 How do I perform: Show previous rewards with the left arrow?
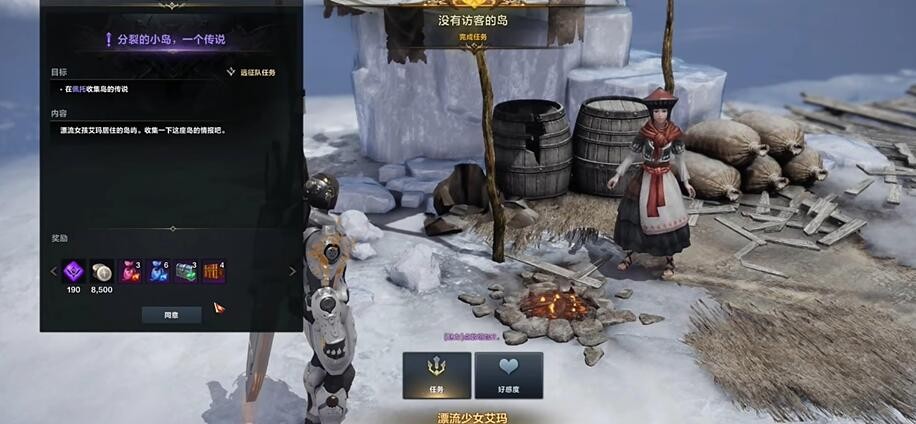pyautogui.click(x=54, y=271)
